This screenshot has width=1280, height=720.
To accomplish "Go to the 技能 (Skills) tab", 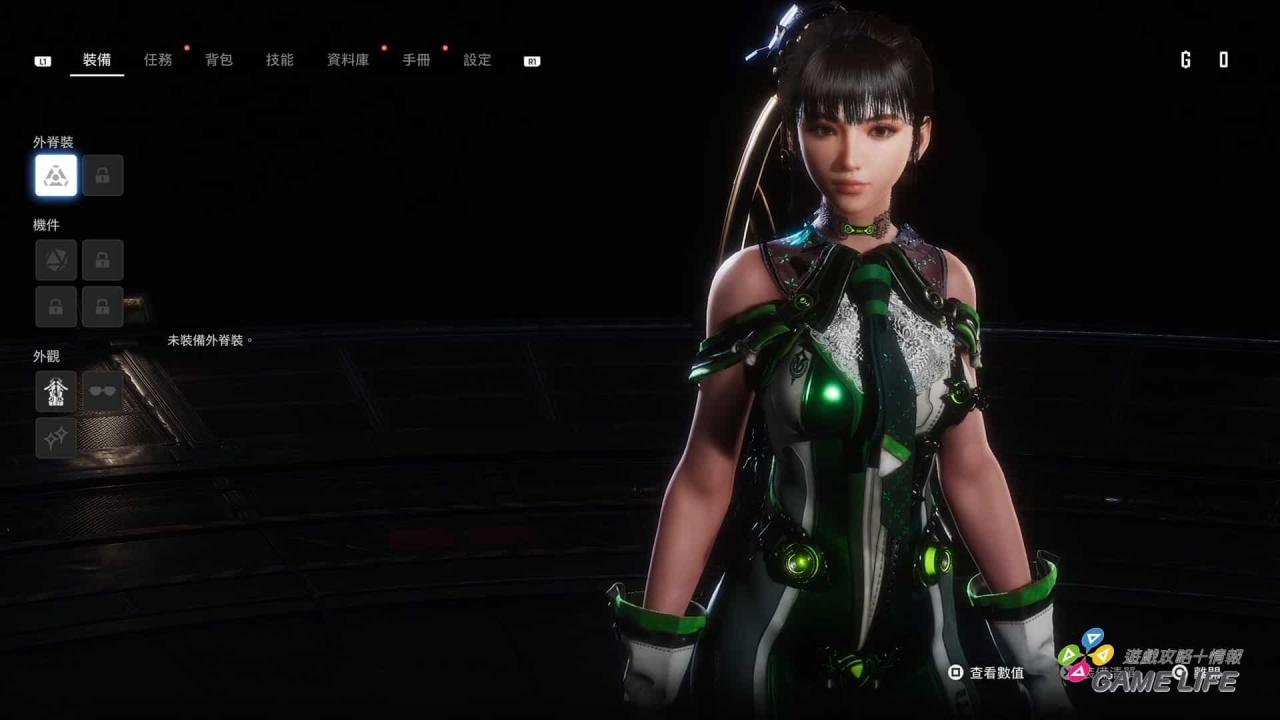I will tap(280, 60).
